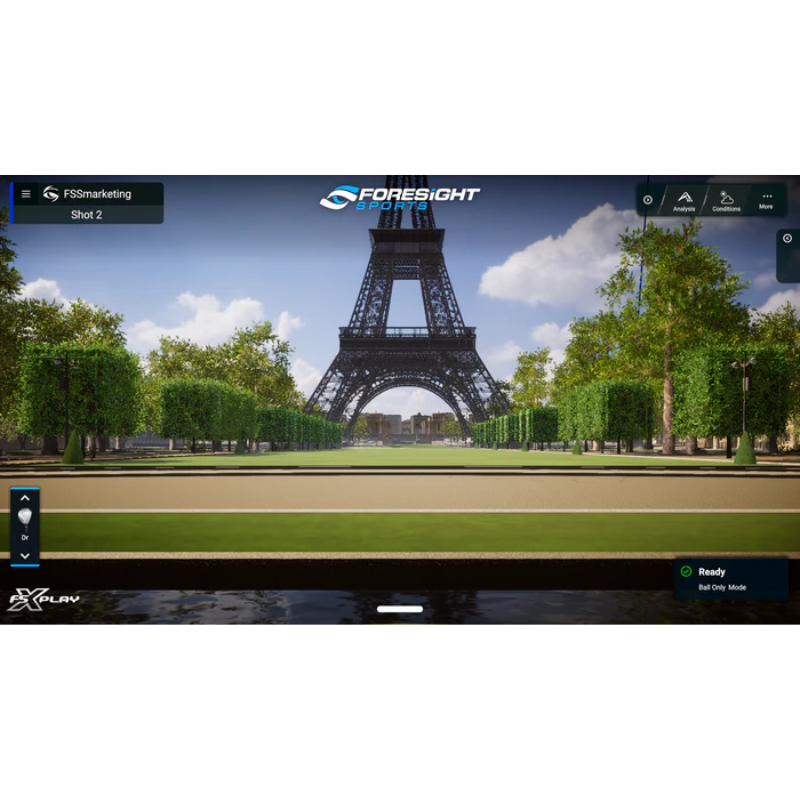
Task: Open the Analysis panel
Action: [684, 200]
